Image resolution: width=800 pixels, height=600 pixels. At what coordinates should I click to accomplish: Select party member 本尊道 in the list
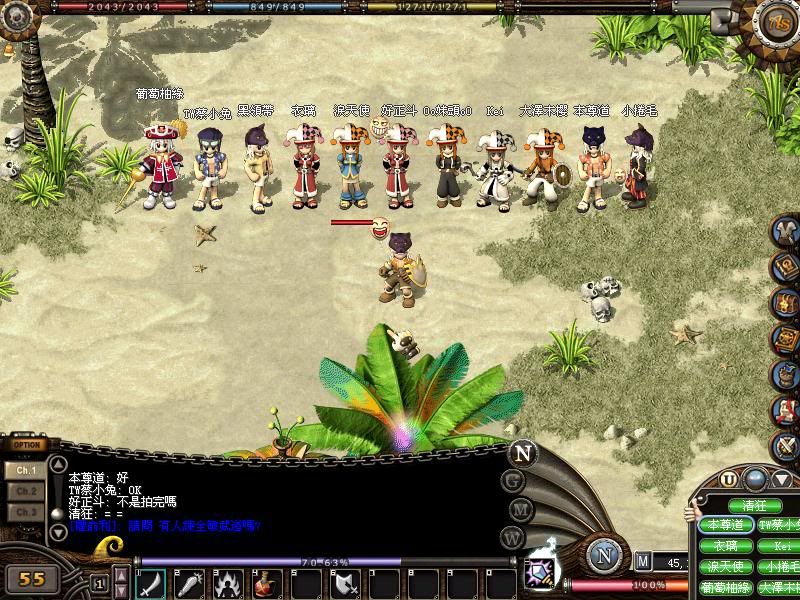tap(725, 525)
